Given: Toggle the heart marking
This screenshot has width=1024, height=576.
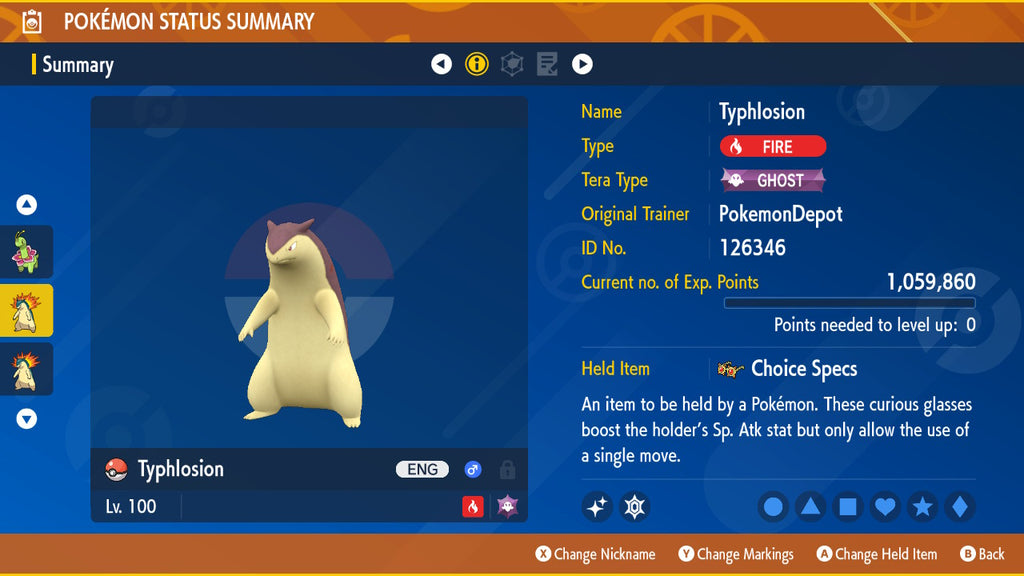Looking at the screenshot, I should [x=885, y=507].
